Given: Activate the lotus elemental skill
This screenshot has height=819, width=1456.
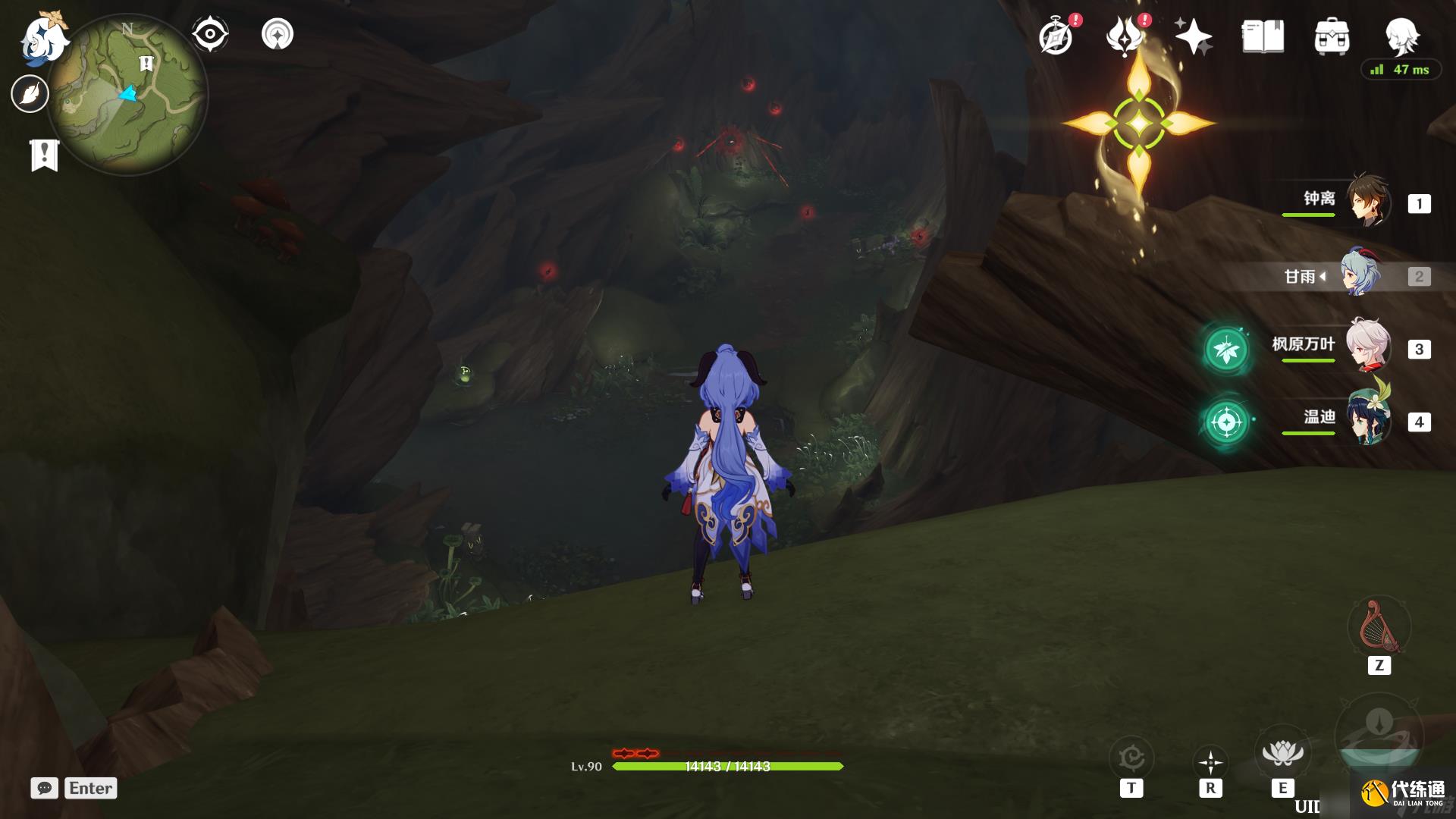Looking at the screenshot, I should tap(1282, 754).
